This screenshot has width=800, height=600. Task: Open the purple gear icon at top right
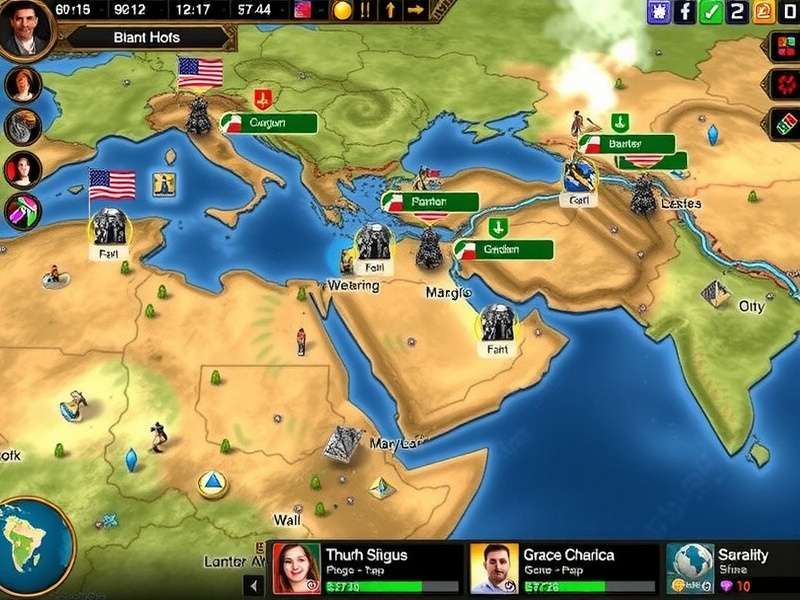pyautogui.click(x=658, y=12)
